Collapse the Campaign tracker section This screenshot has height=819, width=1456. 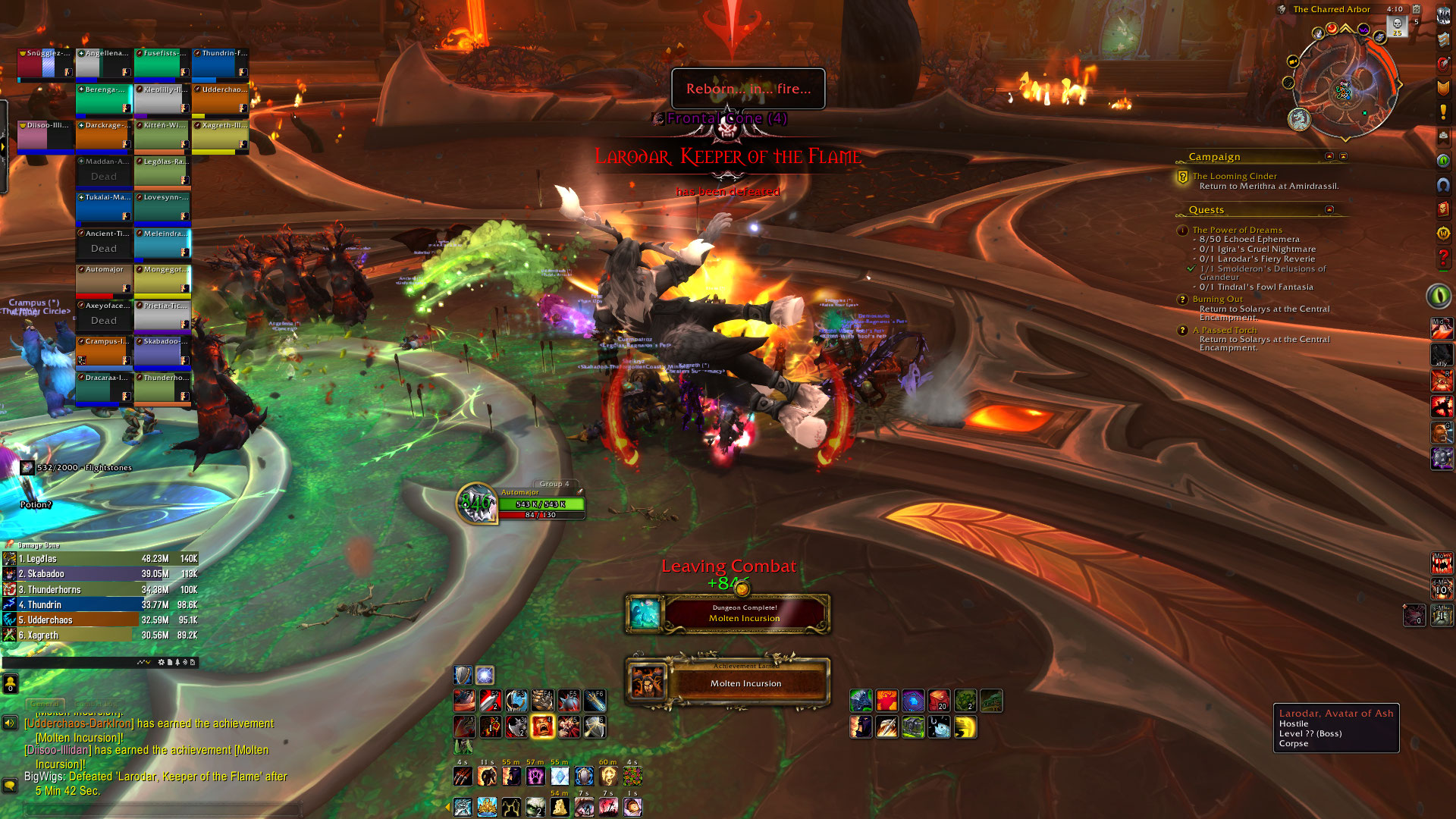(x=1329, y=156)
